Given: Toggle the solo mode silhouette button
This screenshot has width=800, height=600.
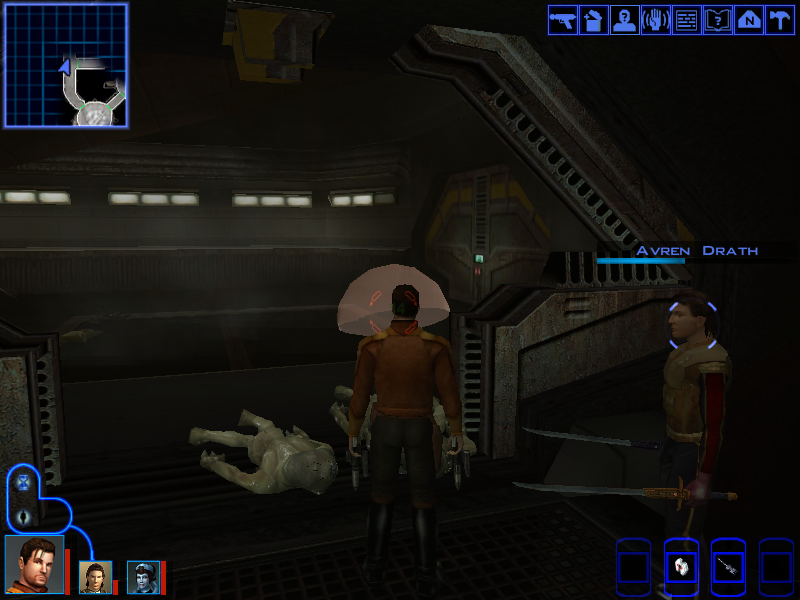Looking at the screenshot, I should click(24, 517).
